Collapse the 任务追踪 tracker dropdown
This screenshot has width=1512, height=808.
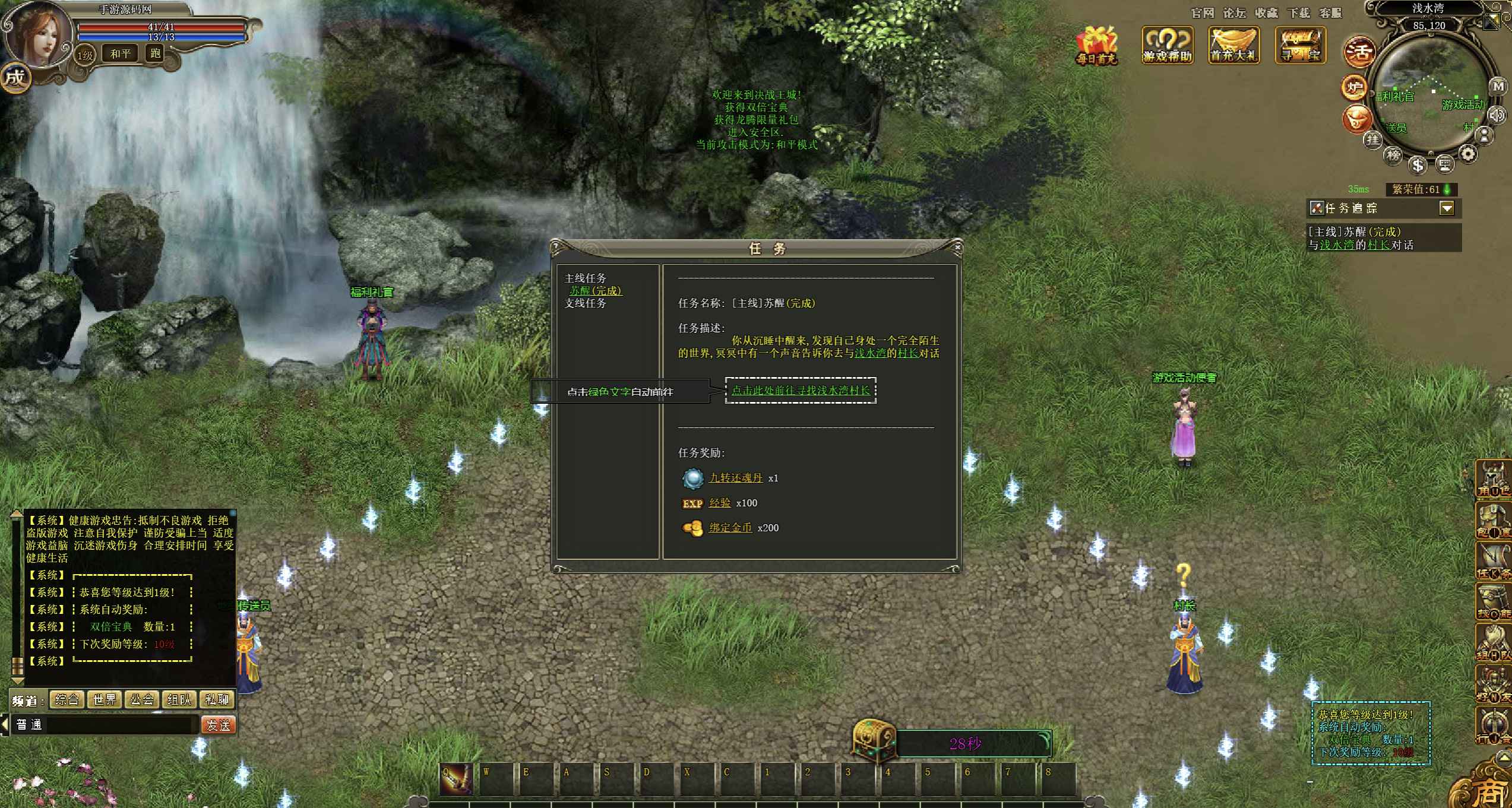(1447, 208)
